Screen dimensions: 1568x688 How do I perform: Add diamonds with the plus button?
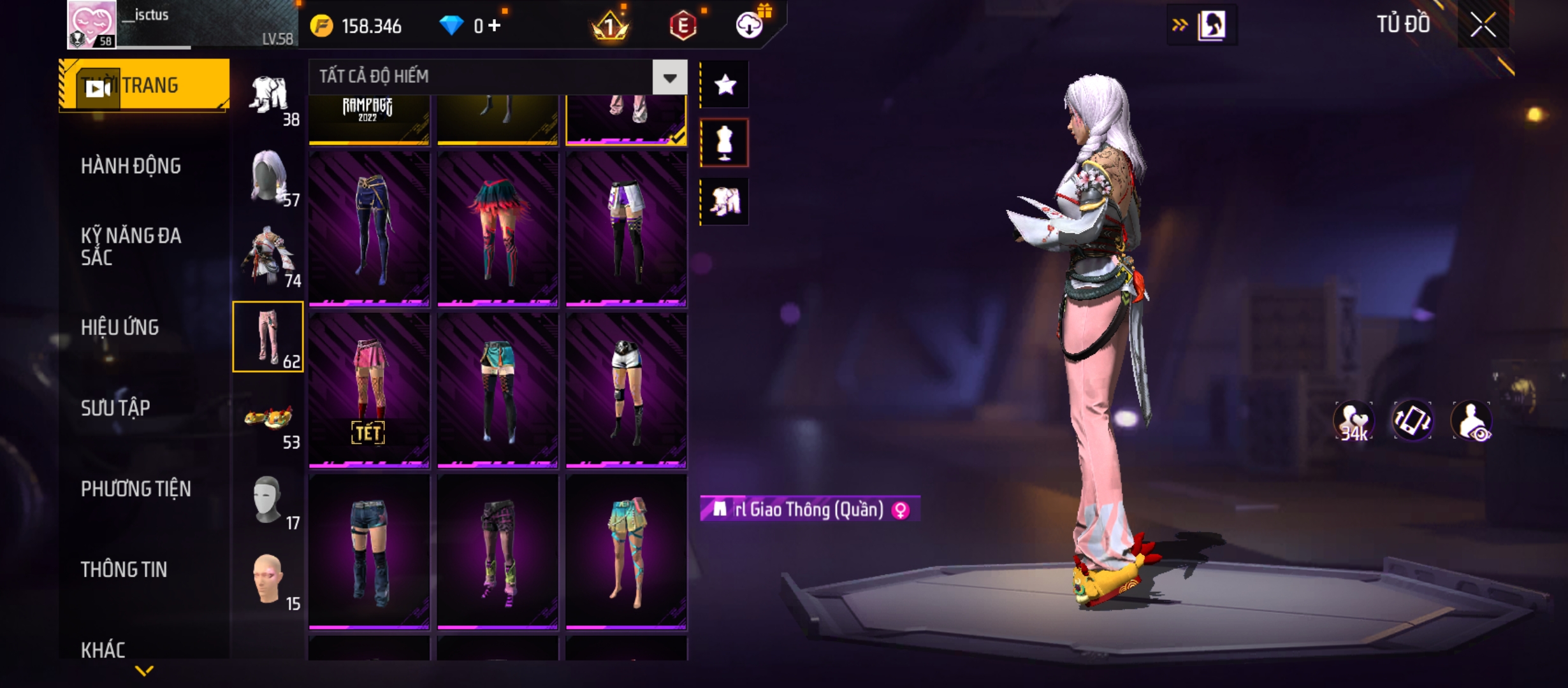pos(495,25)
